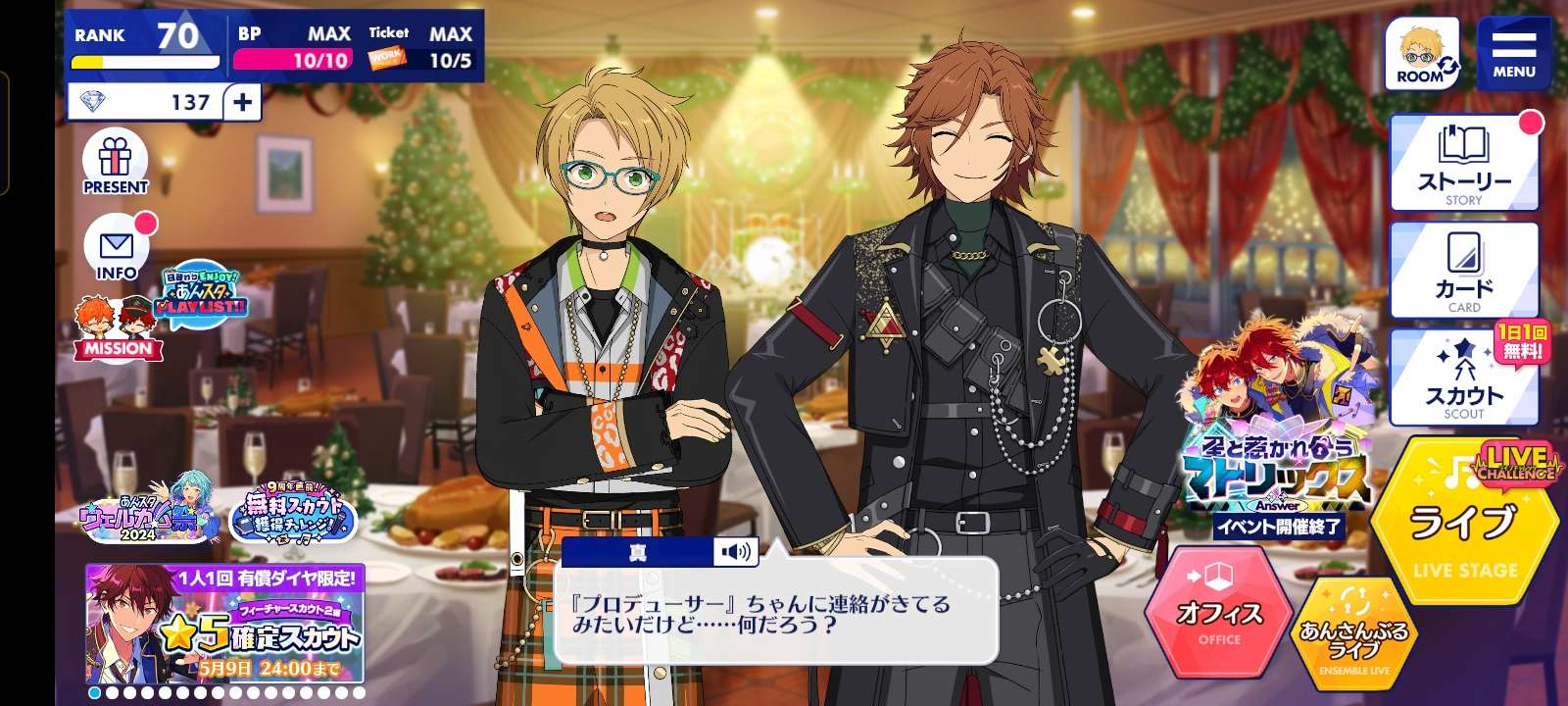Open the Present gift box
1568x706 pixels.
tap(115, 163)
